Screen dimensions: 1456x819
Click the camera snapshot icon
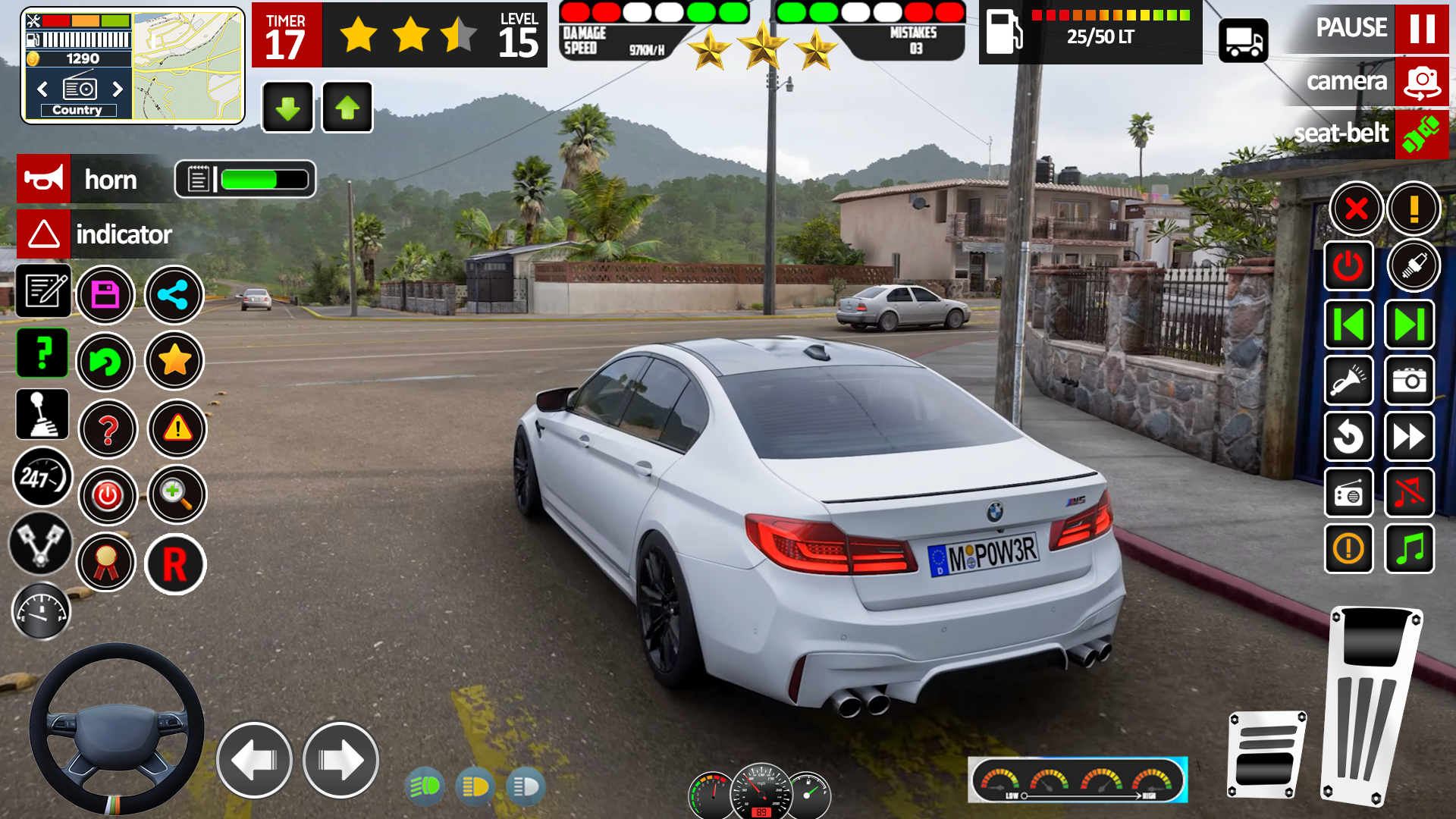1409,381
